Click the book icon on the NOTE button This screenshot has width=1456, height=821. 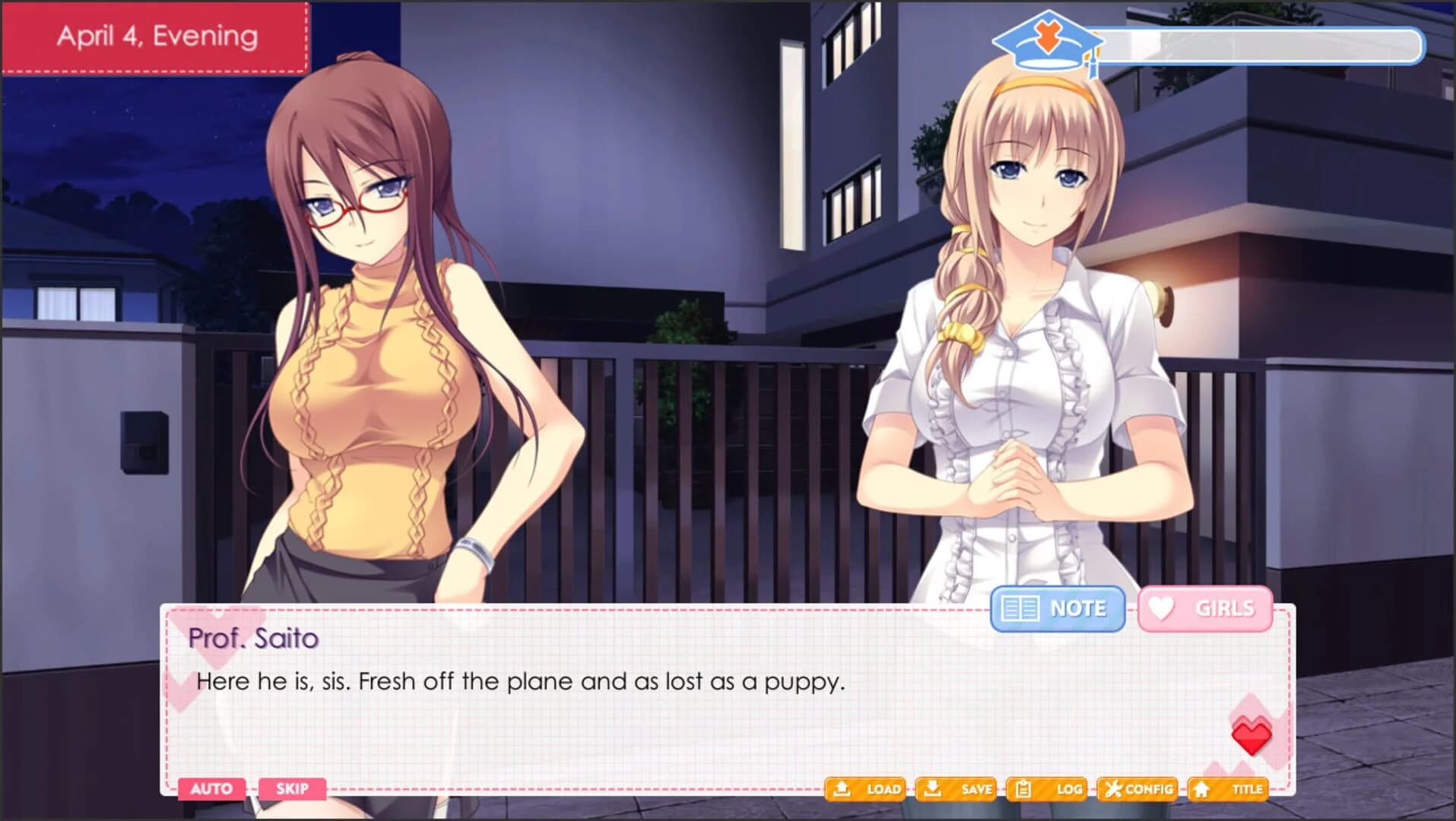click(x=1023, y=608)
